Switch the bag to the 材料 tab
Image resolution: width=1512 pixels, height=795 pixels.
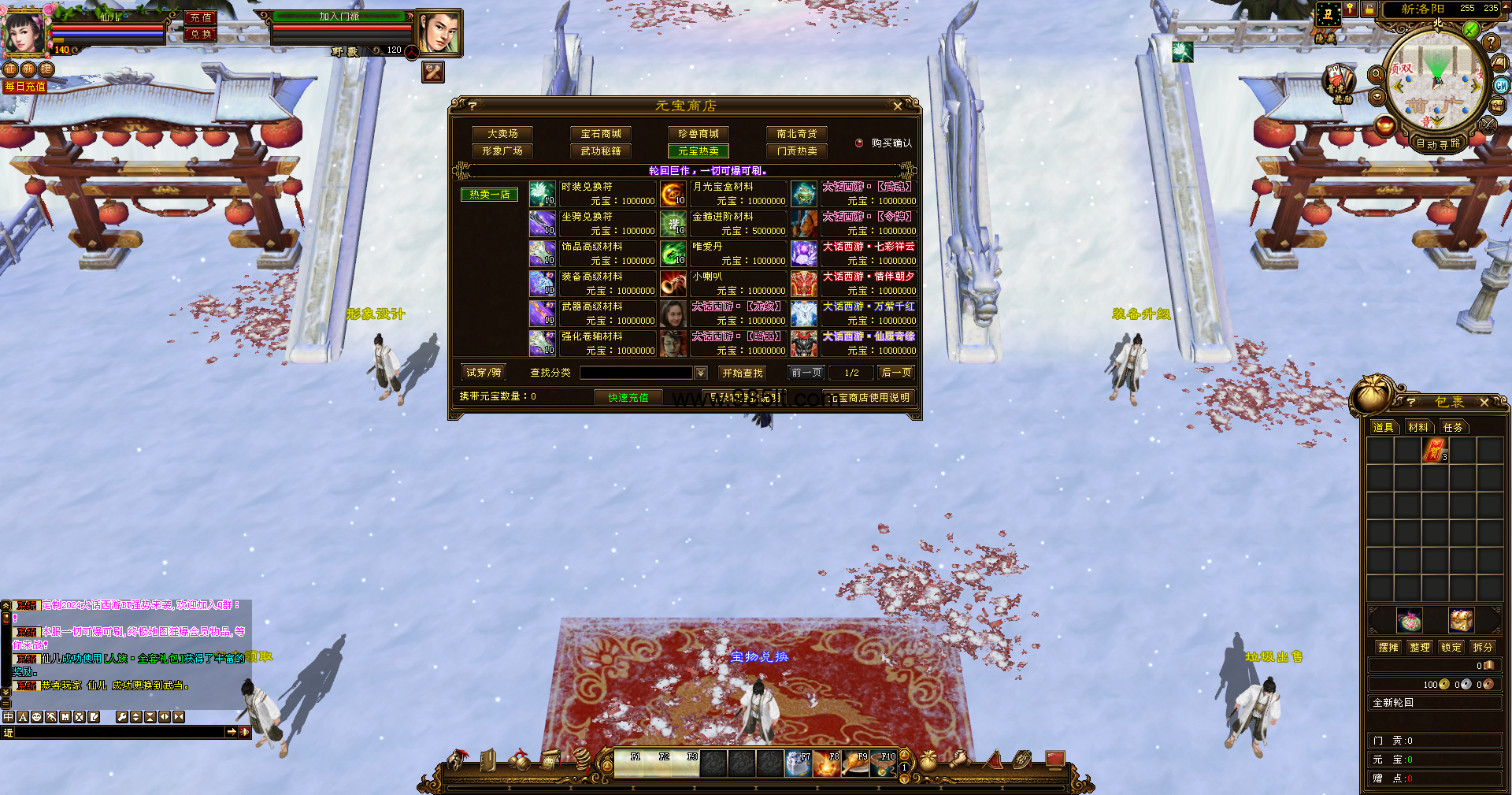(1418, 427)
